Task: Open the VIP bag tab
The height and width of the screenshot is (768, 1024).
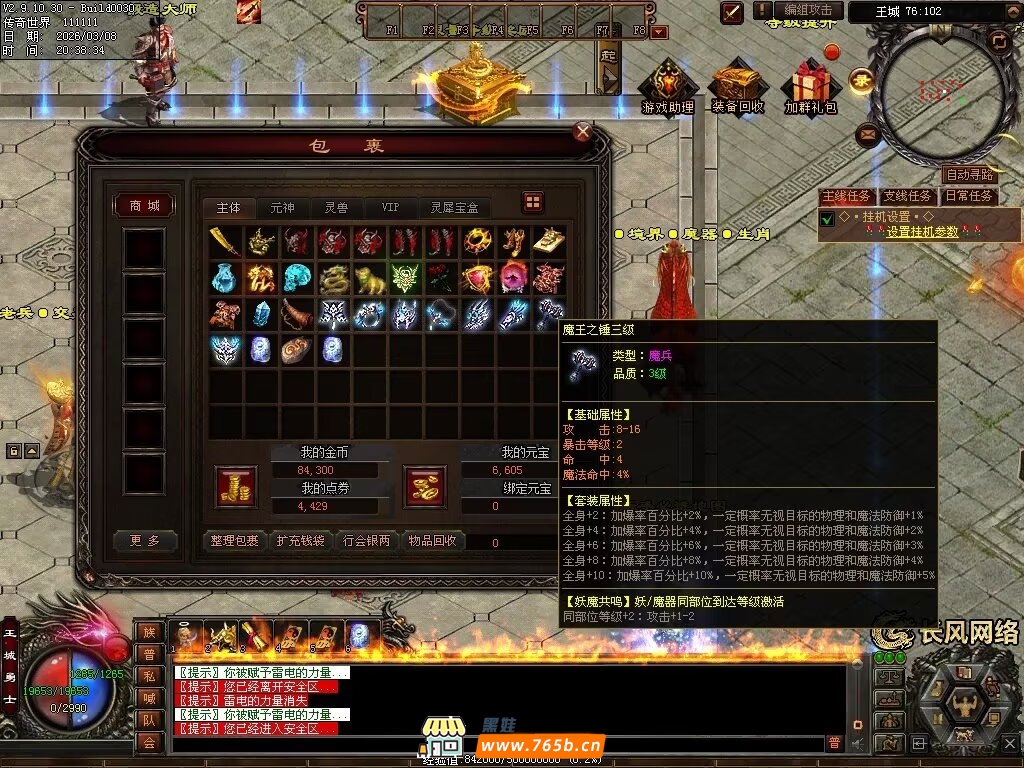Action: point(390,208)
